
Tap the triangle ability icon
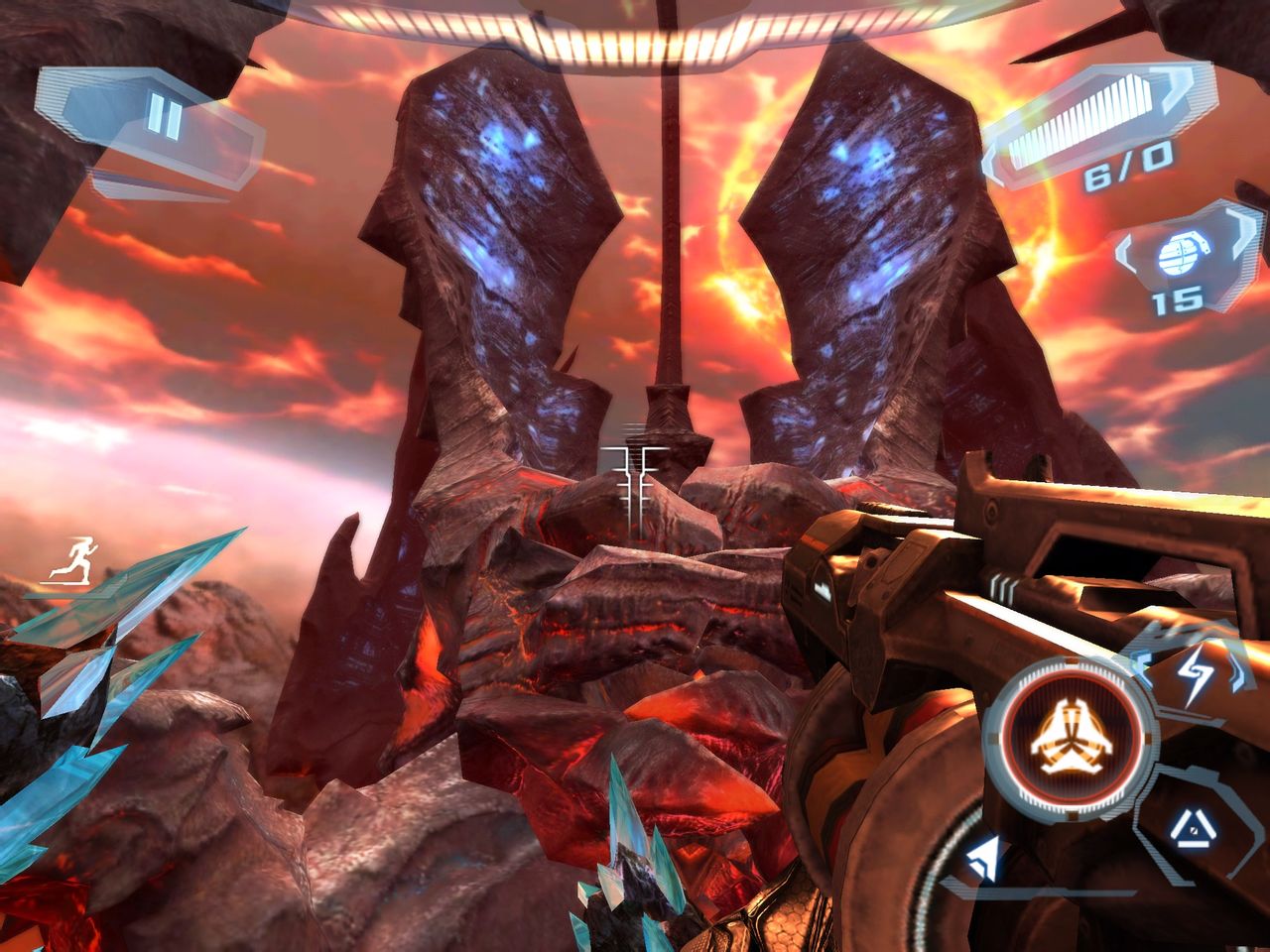tap(1187, 824)
